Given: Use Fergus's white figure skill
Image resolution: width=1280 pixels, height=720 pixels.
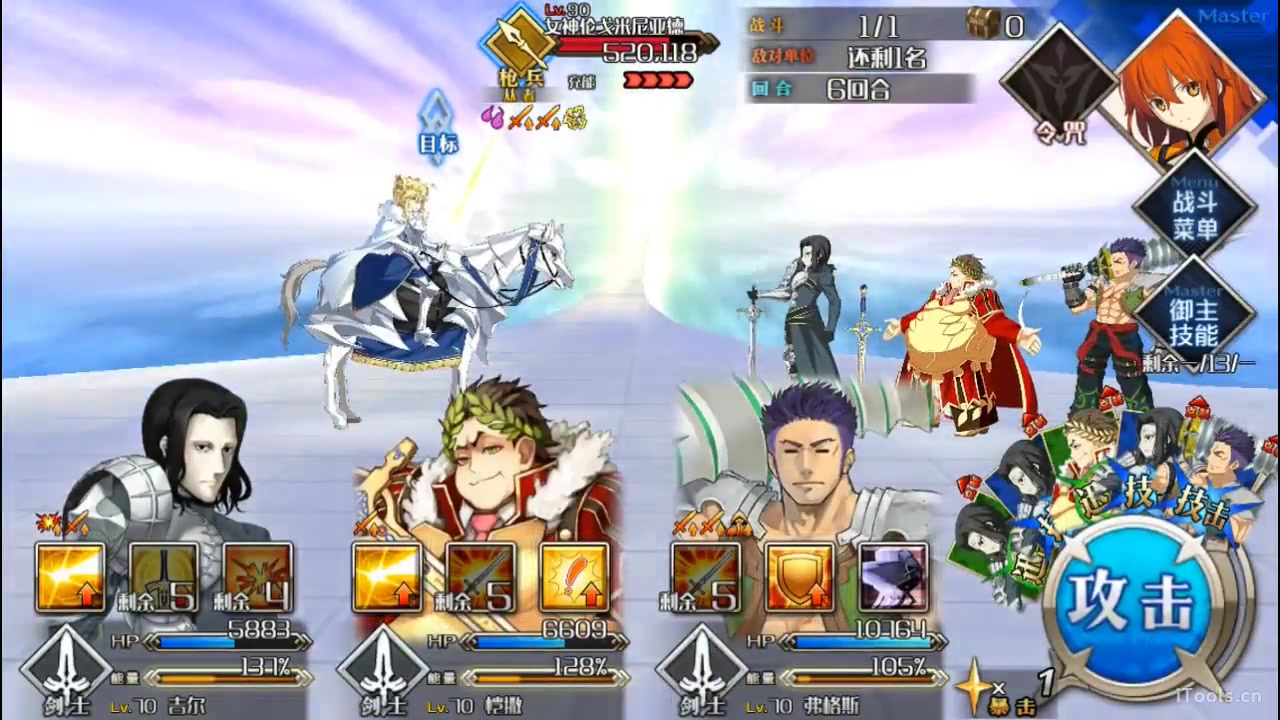Looking at the screenshot, I should (893, 577).
